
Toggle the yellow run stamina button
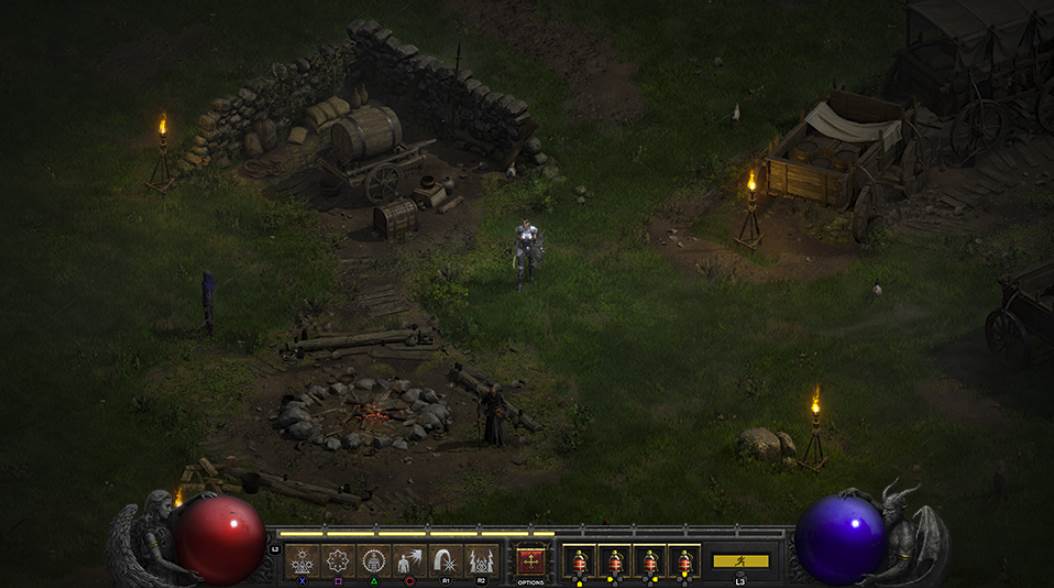pos(740,561)
